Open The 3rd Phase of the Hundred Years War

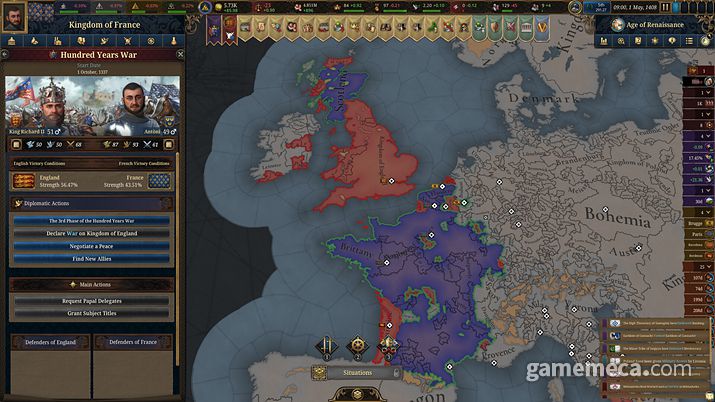pyautogui.click(x=91, y=220)
